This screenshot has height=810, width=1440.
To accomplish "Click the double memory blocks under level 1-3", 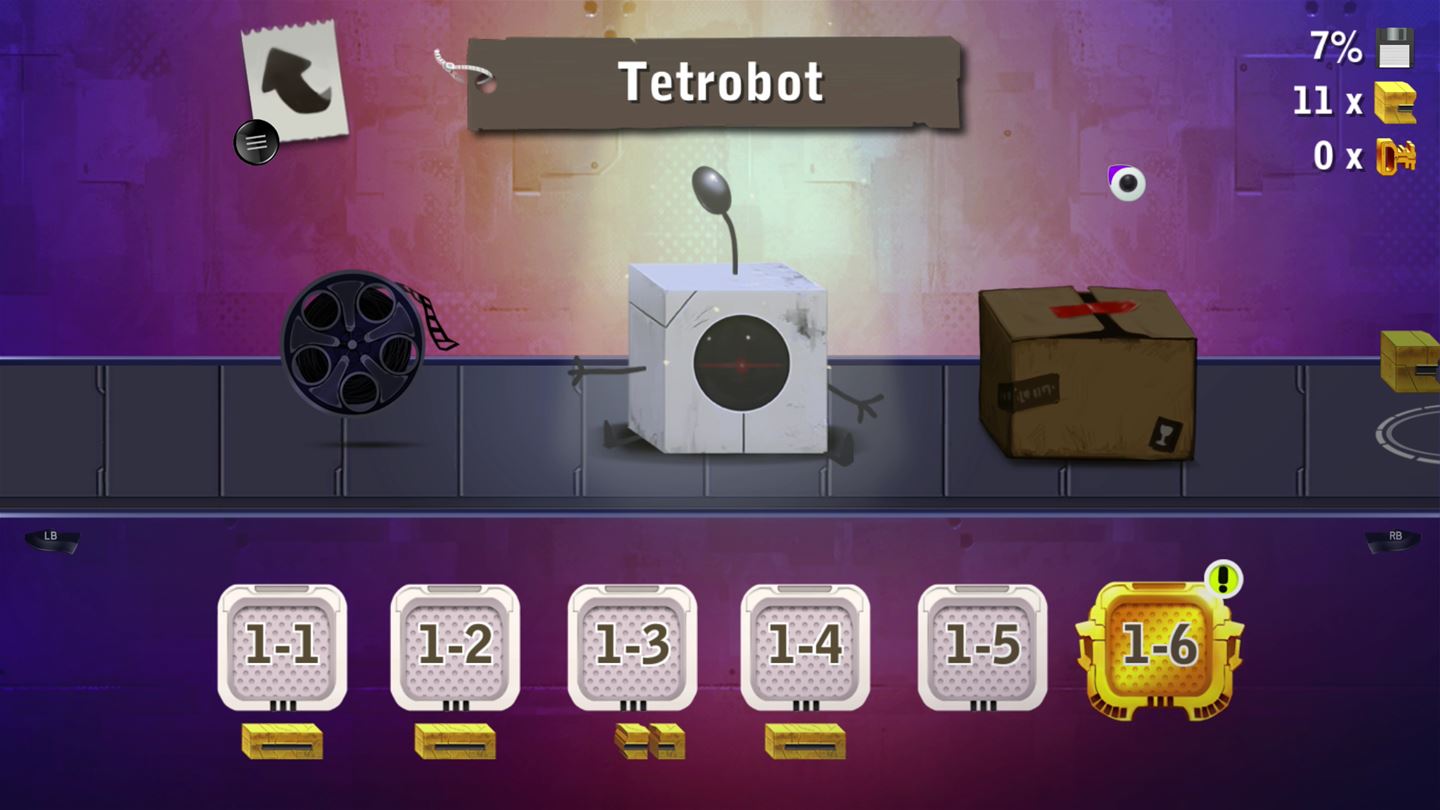I will [645, 743].
